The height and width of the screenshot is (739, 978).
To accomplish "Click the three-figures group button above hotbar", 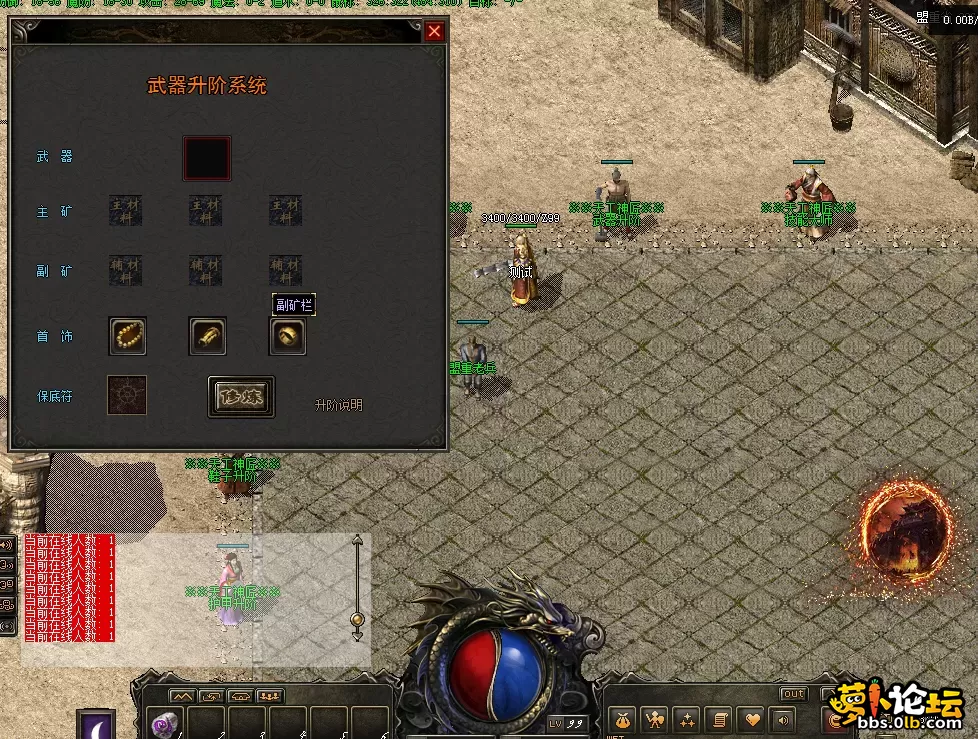I will click(x=270, y=696).
